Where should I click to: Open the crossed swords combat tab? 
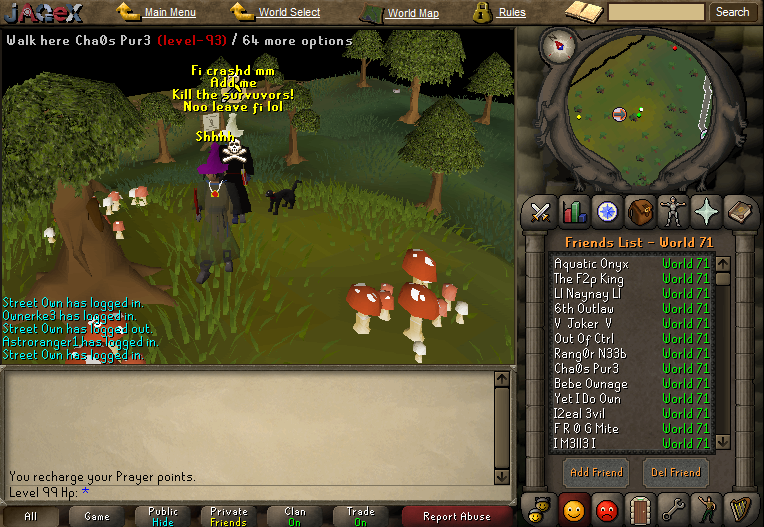point(541,211)
